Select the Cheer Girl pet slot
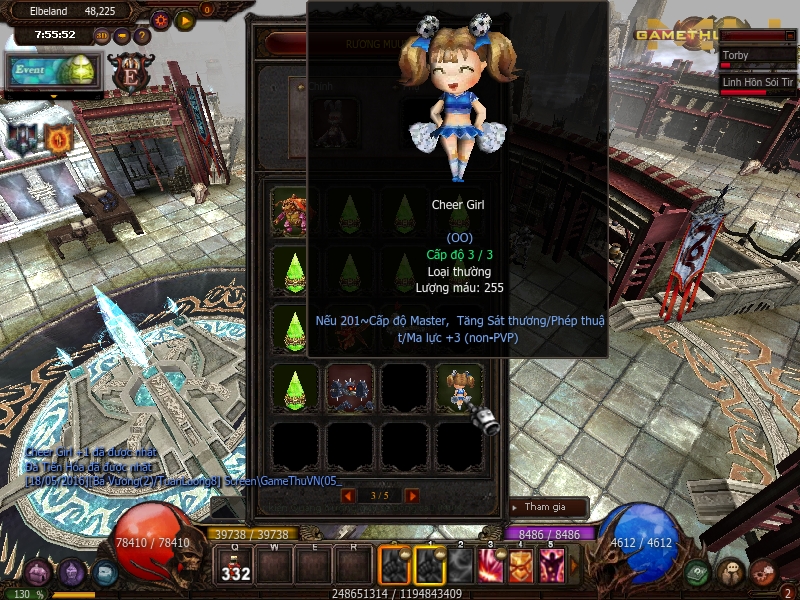Viewport: 800px width, 600px height. tap(459, 386)
